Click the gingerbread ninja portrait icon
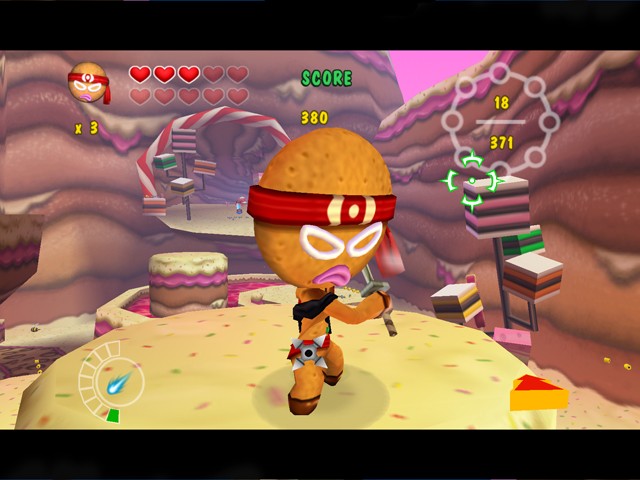 87,84
